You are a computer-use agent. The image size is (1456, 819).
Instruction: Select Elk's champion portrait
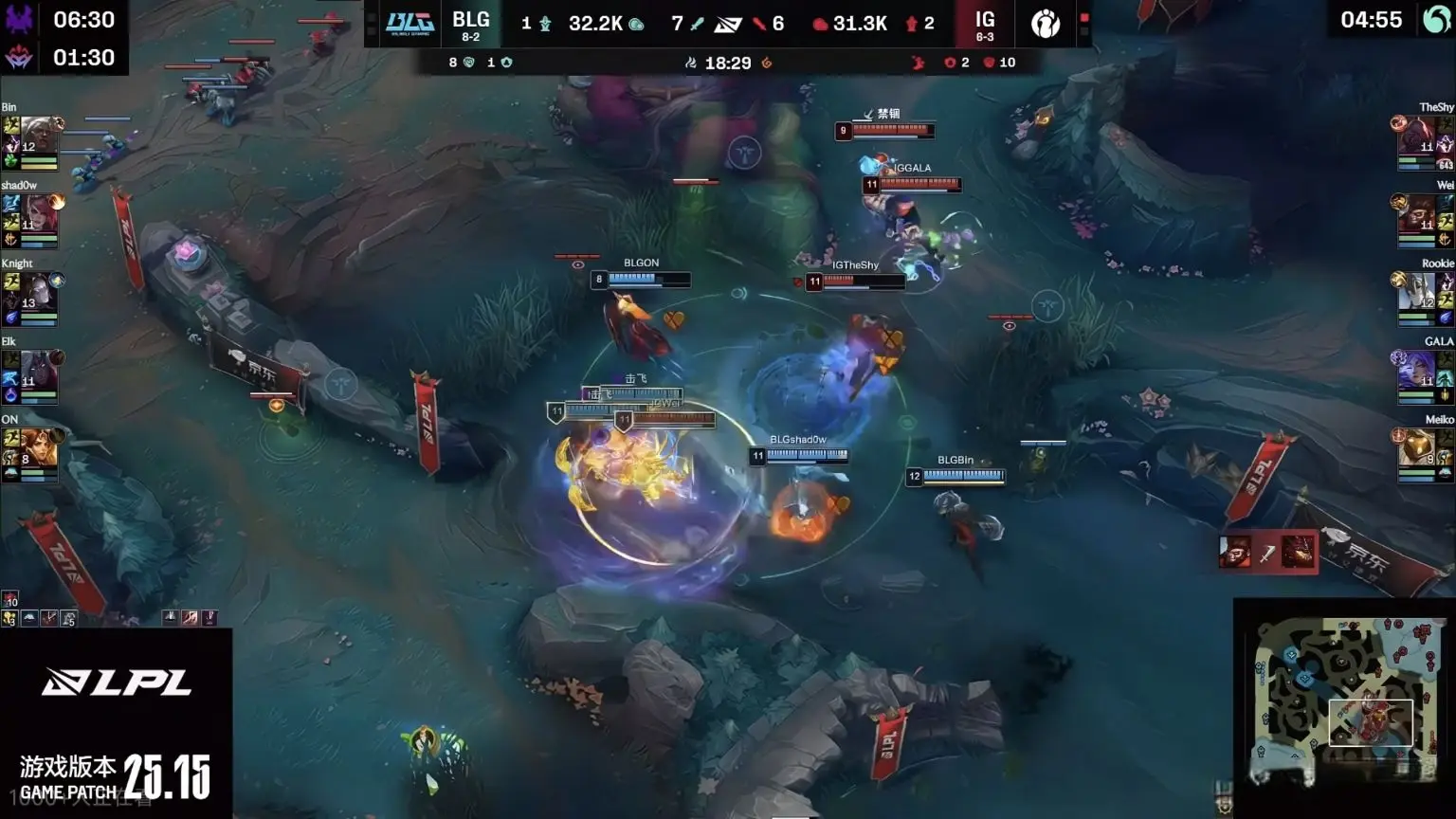pos(38,371)
